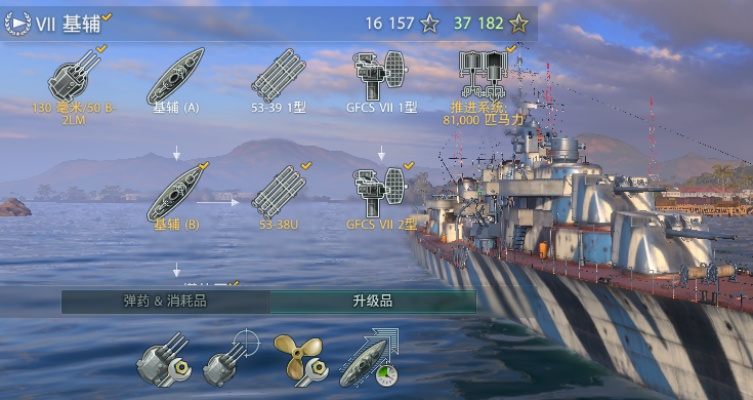Select the 53-39 1型 torpedo module

(278, 75)
